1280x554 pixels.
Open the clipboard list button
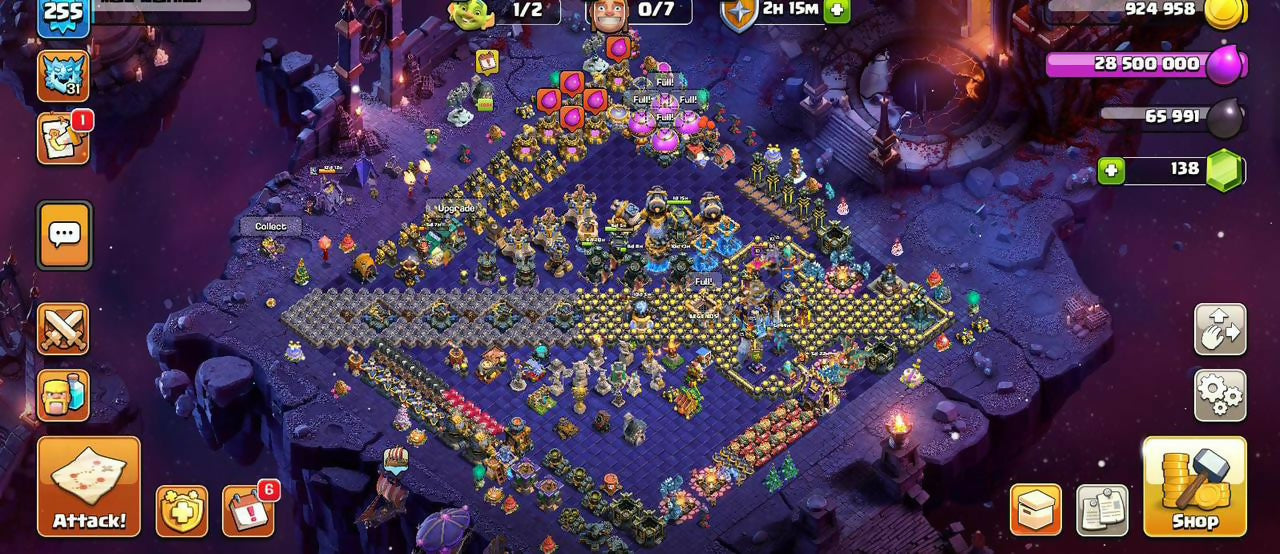point(1102,510)
